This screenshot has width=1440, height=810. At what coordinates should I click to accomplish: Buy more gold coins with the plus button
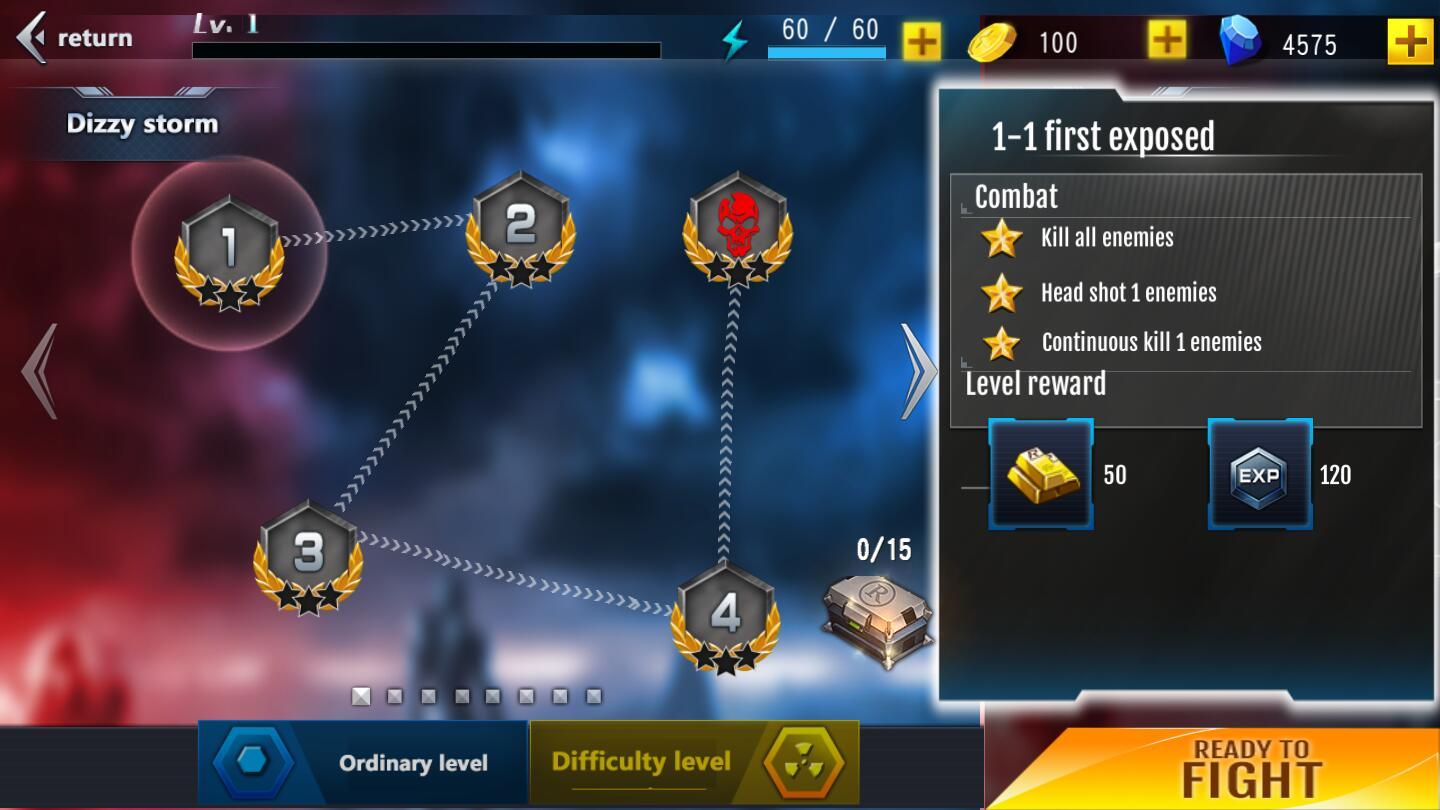[x=1166, y=40]
